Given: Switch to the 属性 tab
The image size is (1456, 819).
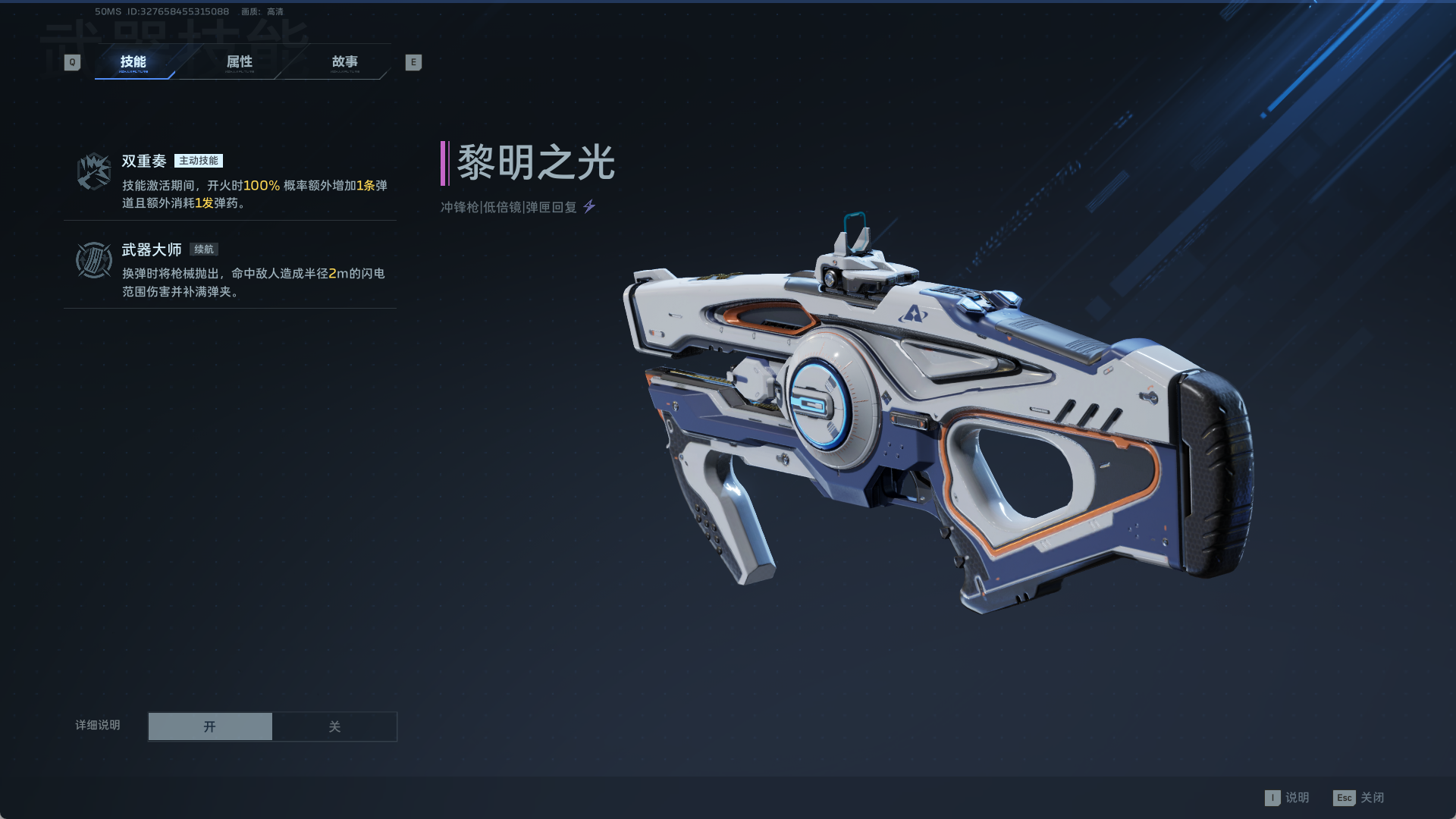Looking at the screenshot, I should point(240,62).
